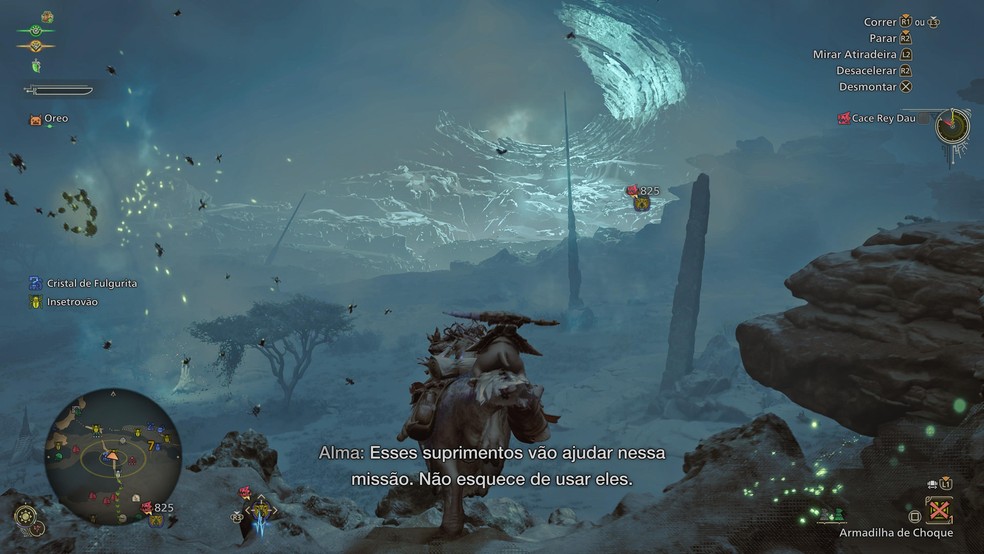
Task: Select the green shield status icon
Action: point(36,66)
